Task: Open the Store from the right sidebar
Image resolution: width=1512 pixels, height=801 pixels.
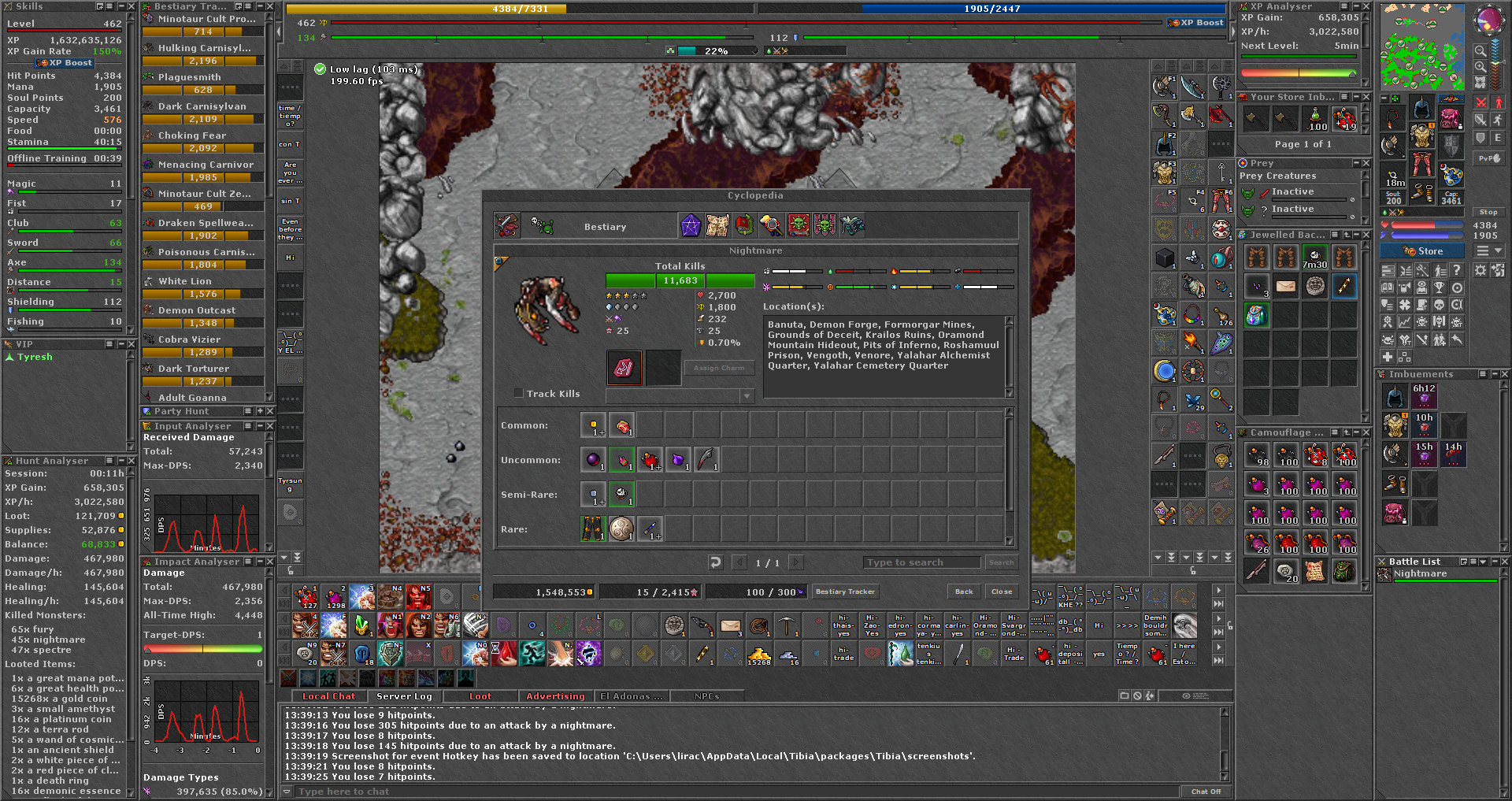Action: tap(1422, 250)
